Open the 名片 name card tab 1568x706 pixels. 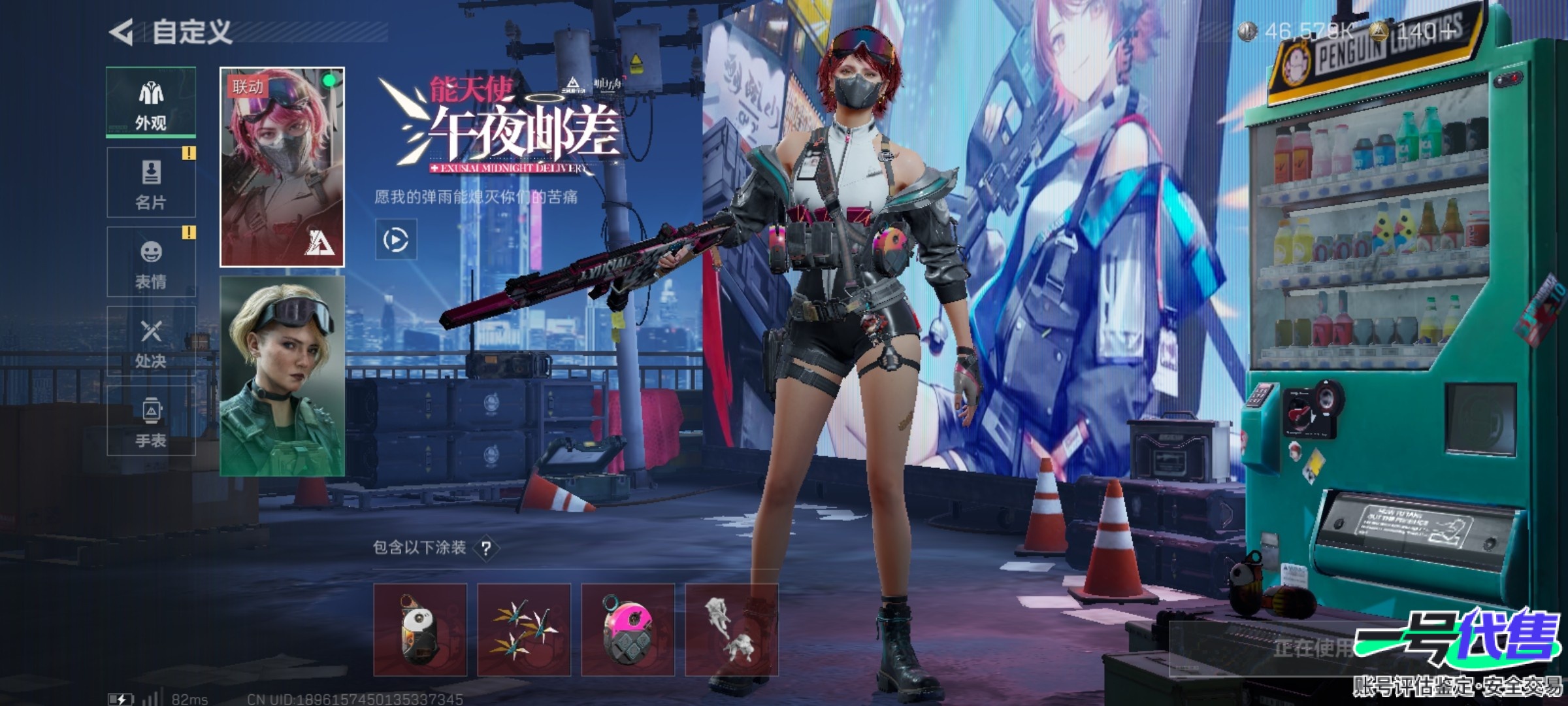tap(151, 183)
